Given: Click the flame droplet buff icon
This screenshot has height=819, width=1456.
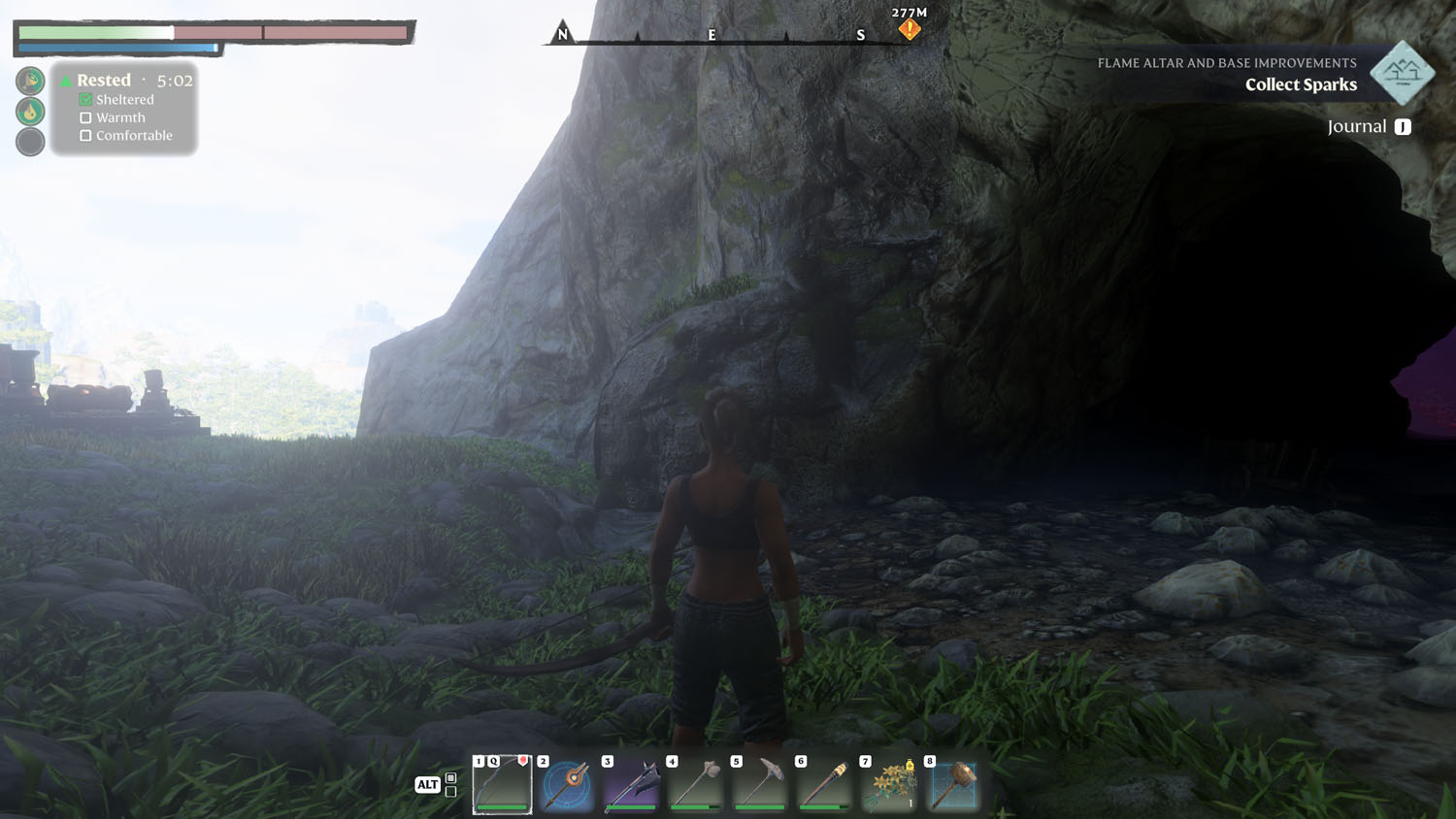Looking at the screenshot, I should pyautogui.click(x=30, y=112).
